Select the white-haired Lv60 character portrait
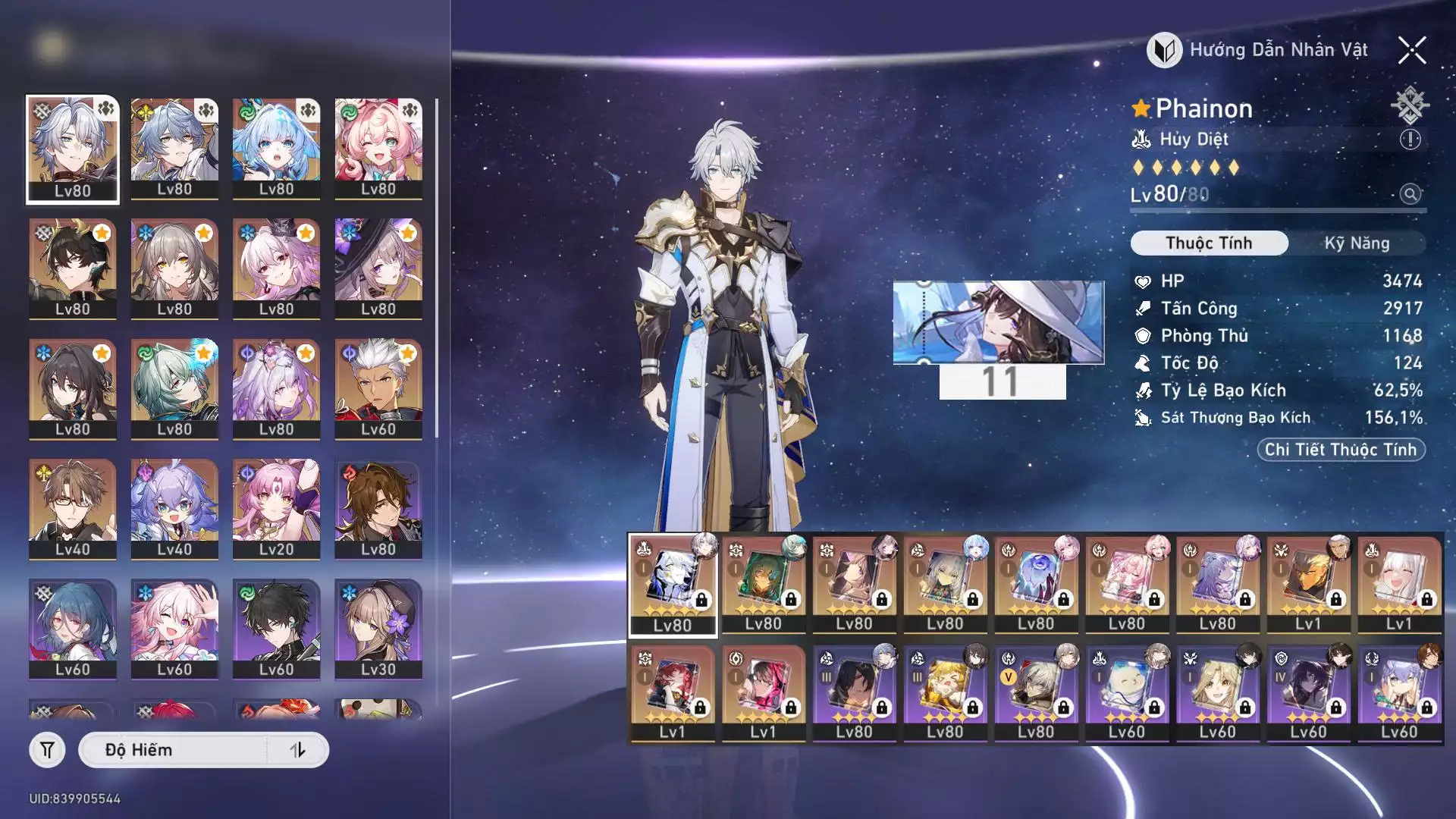The width and height of the screenshot is (1456, 819). pos(378,388)
